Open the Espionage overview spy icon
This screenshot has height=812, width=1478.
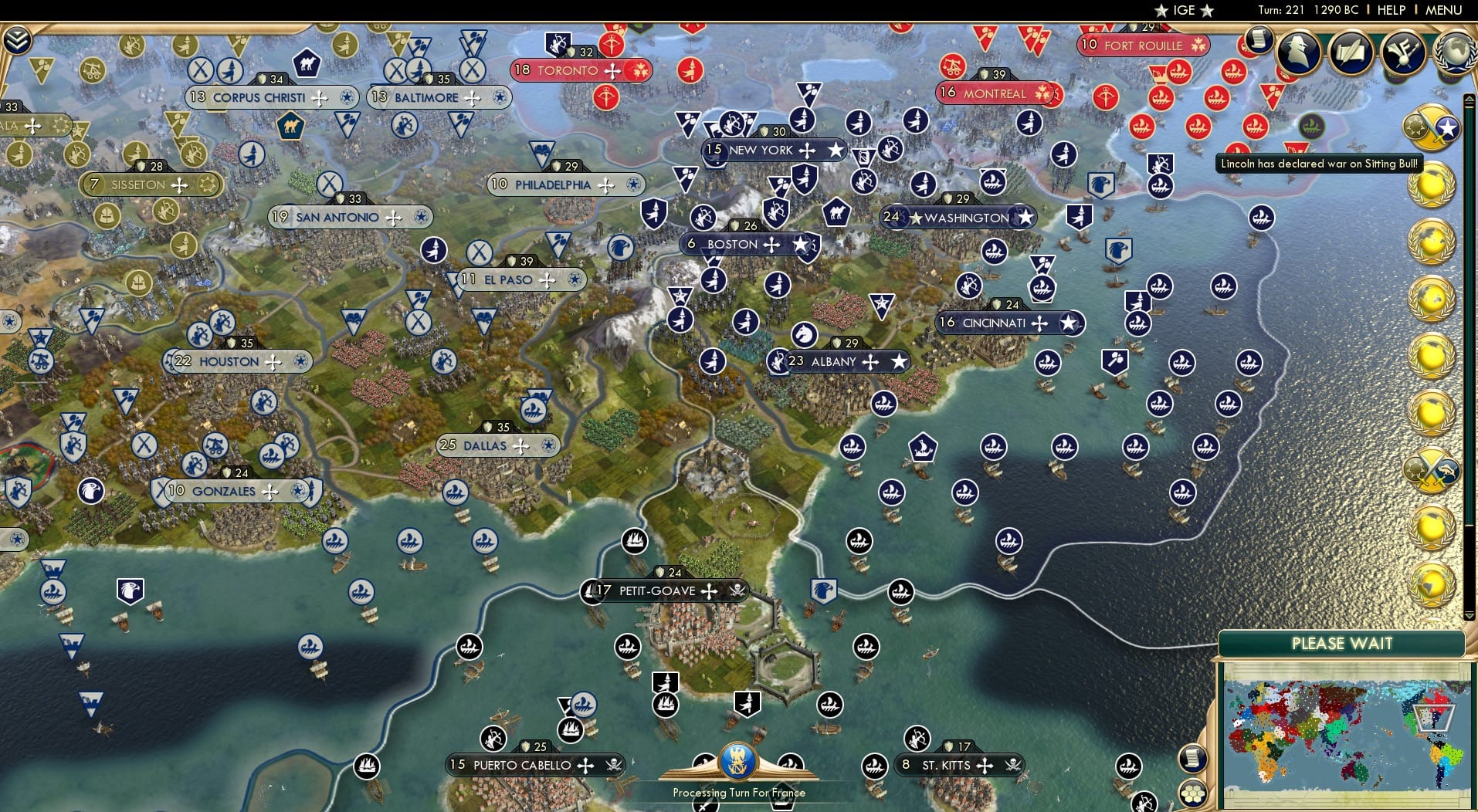[1299, 52]
